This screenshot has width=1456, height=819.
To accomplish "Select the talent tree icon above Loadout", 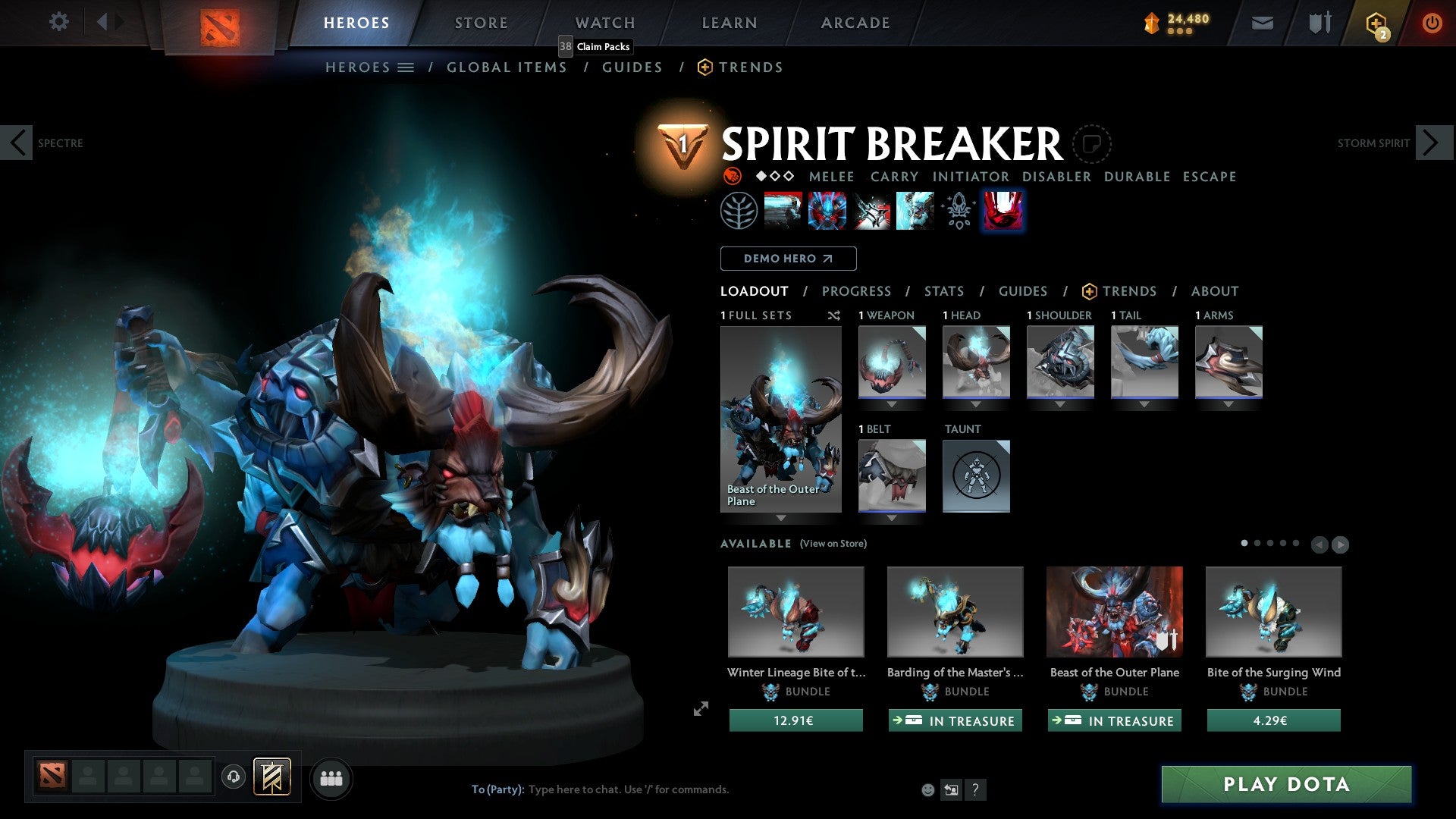I will [739, 210].
